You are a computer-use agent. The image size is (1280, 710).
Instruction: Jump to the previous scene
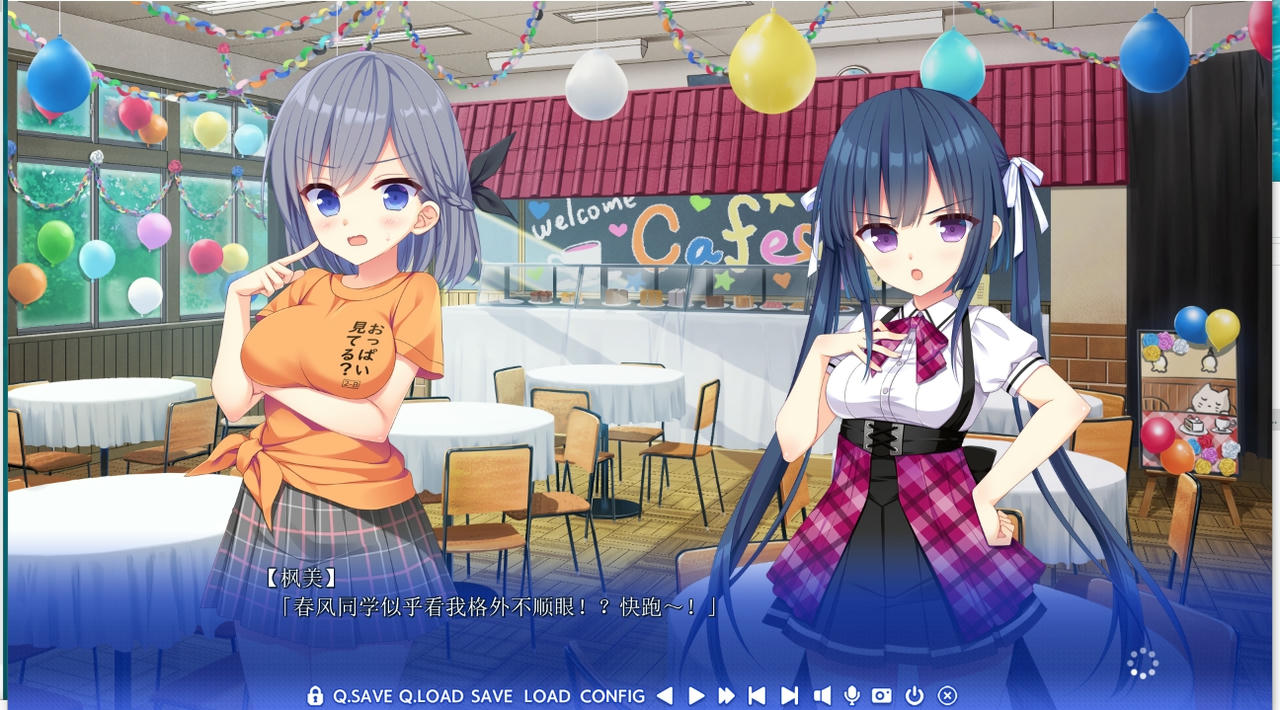point(757,696)
